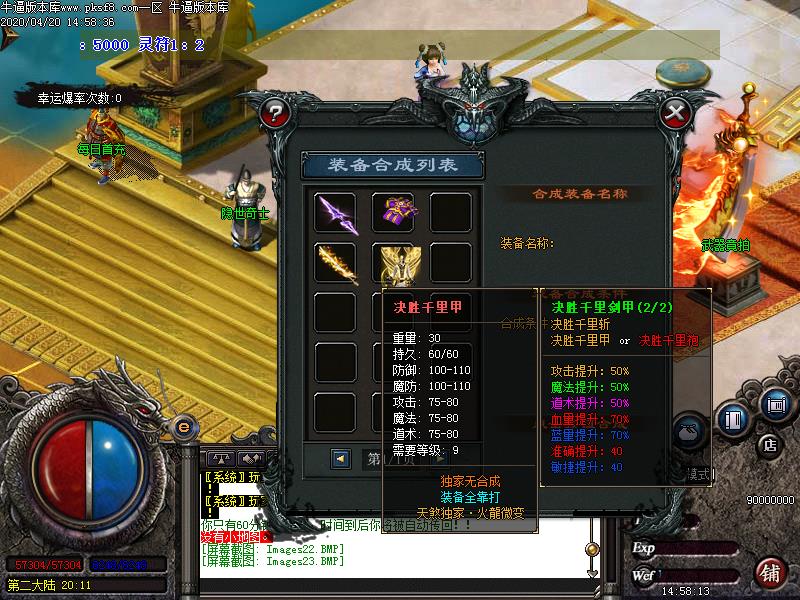Close the equipment synthesis window

pos(676,111)
